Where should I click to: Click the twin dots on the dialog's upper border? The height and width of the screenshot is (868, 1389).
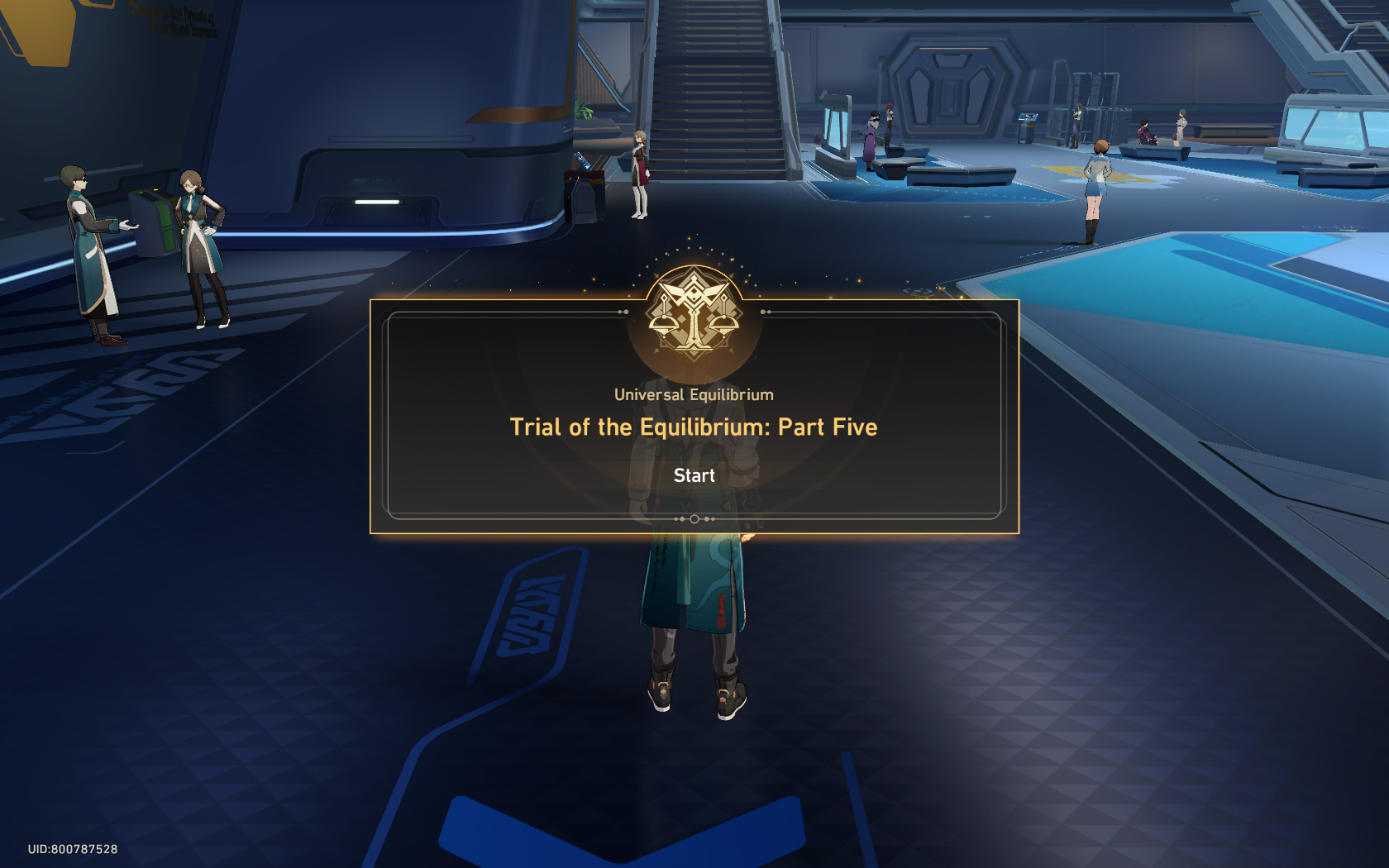tap(623, 312)
